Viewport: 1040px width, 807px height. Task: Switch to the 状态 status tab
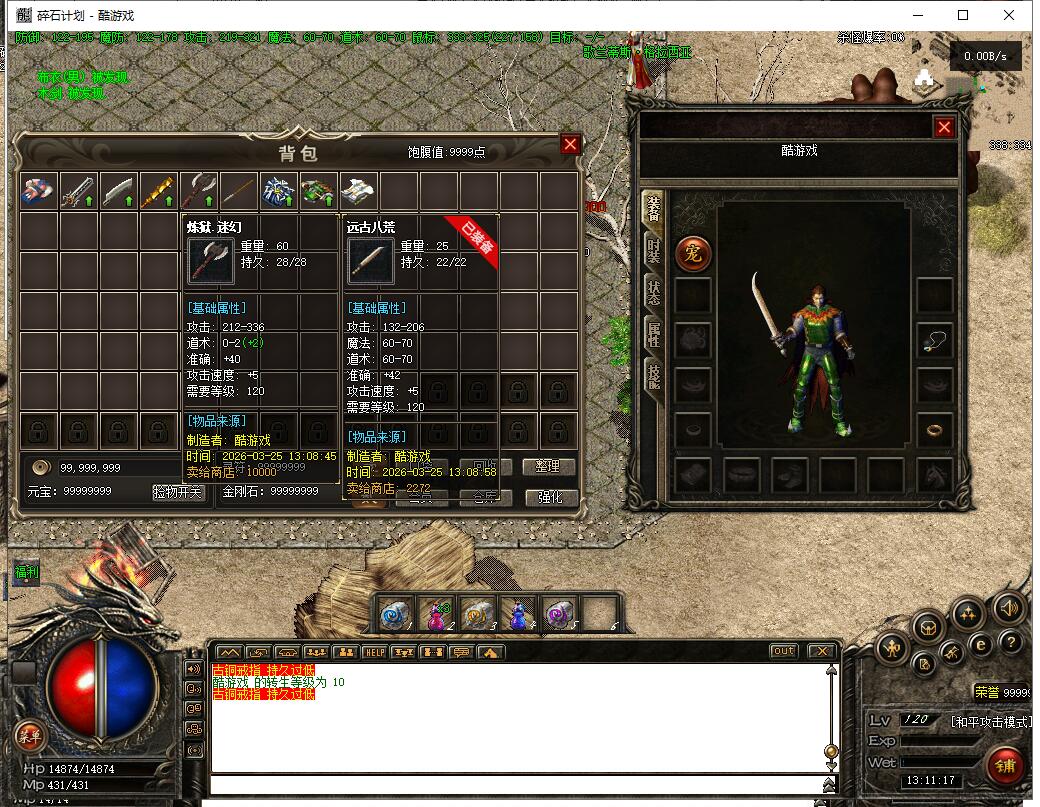[653, 291]
